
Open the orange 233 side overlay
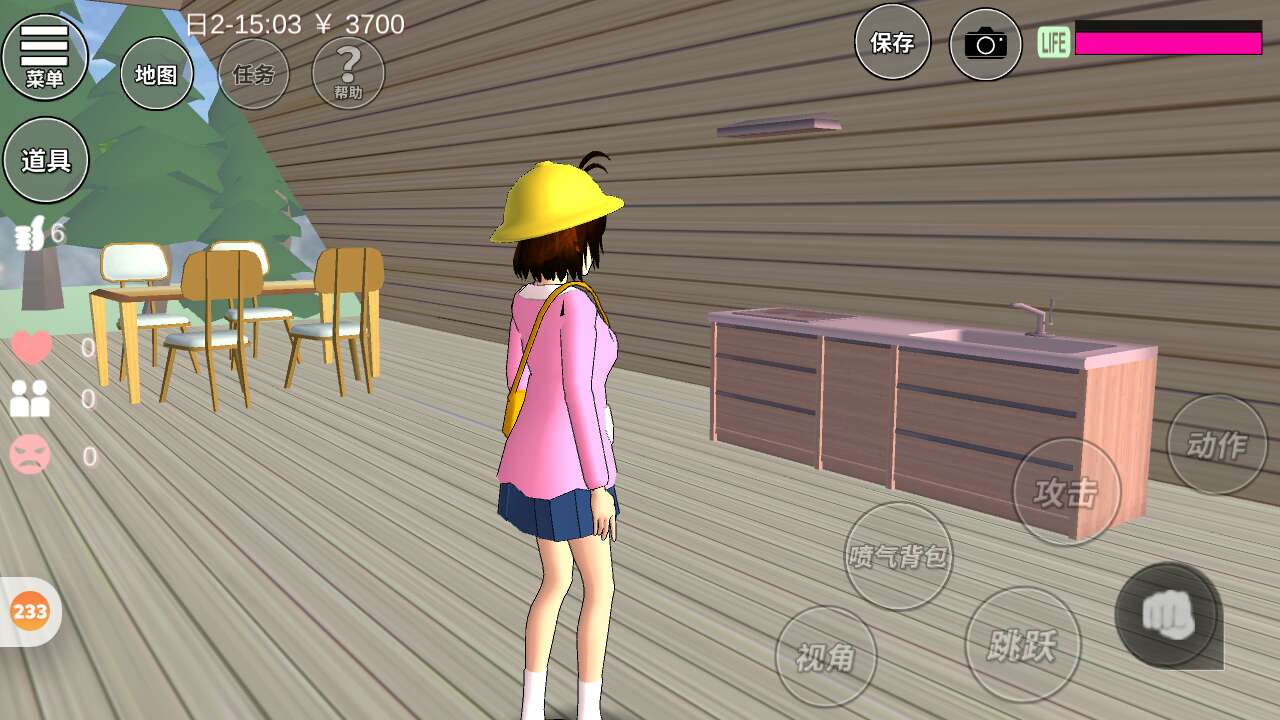30,611
